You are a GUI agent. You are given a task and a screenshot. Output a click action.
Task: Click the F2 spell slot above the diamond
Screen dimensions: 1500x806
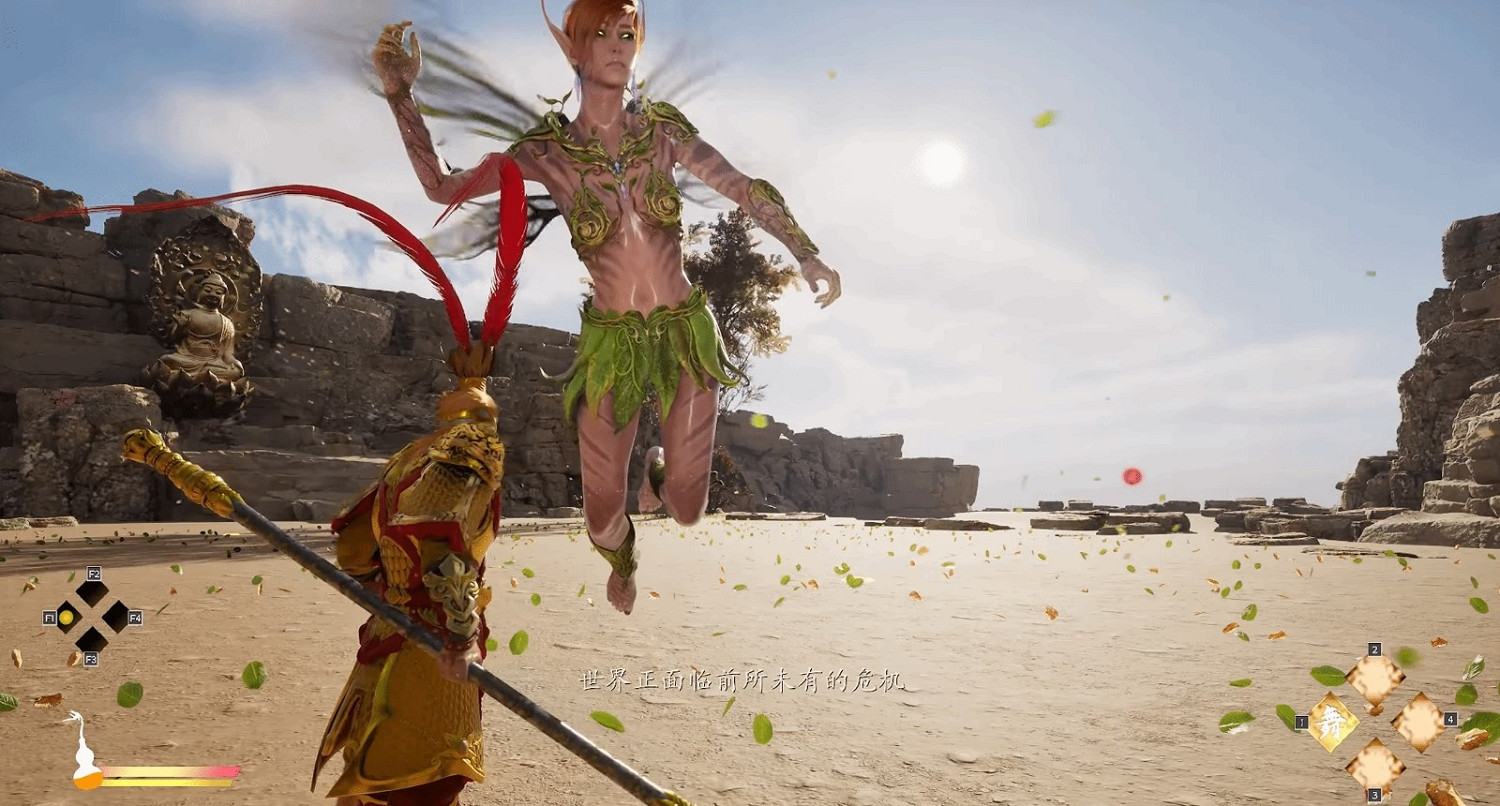click(91, 594)
